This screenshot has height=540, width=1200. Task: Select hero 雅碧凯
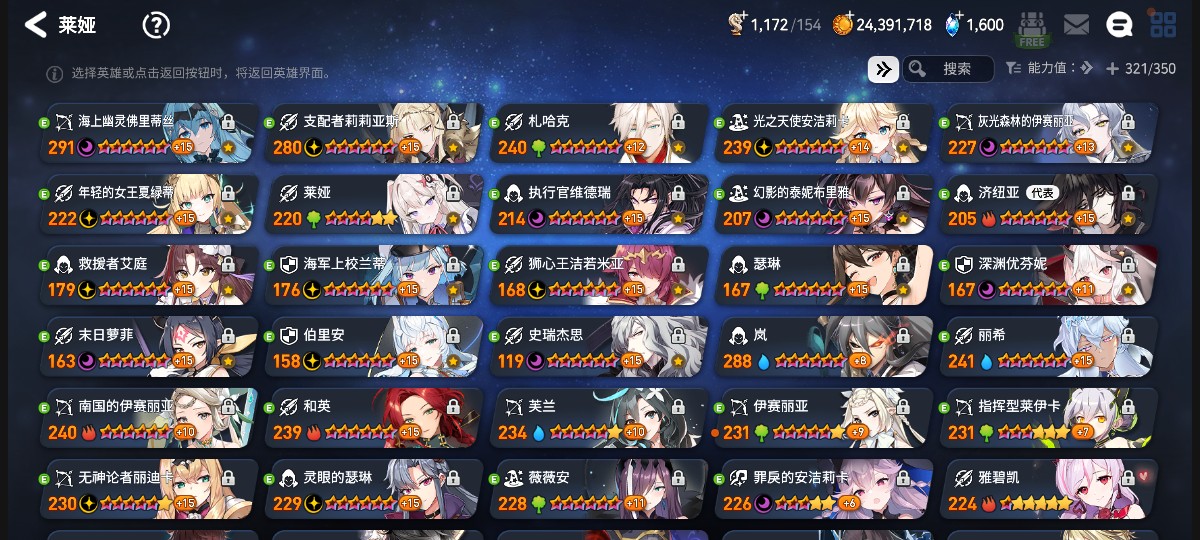(1050, 489)
